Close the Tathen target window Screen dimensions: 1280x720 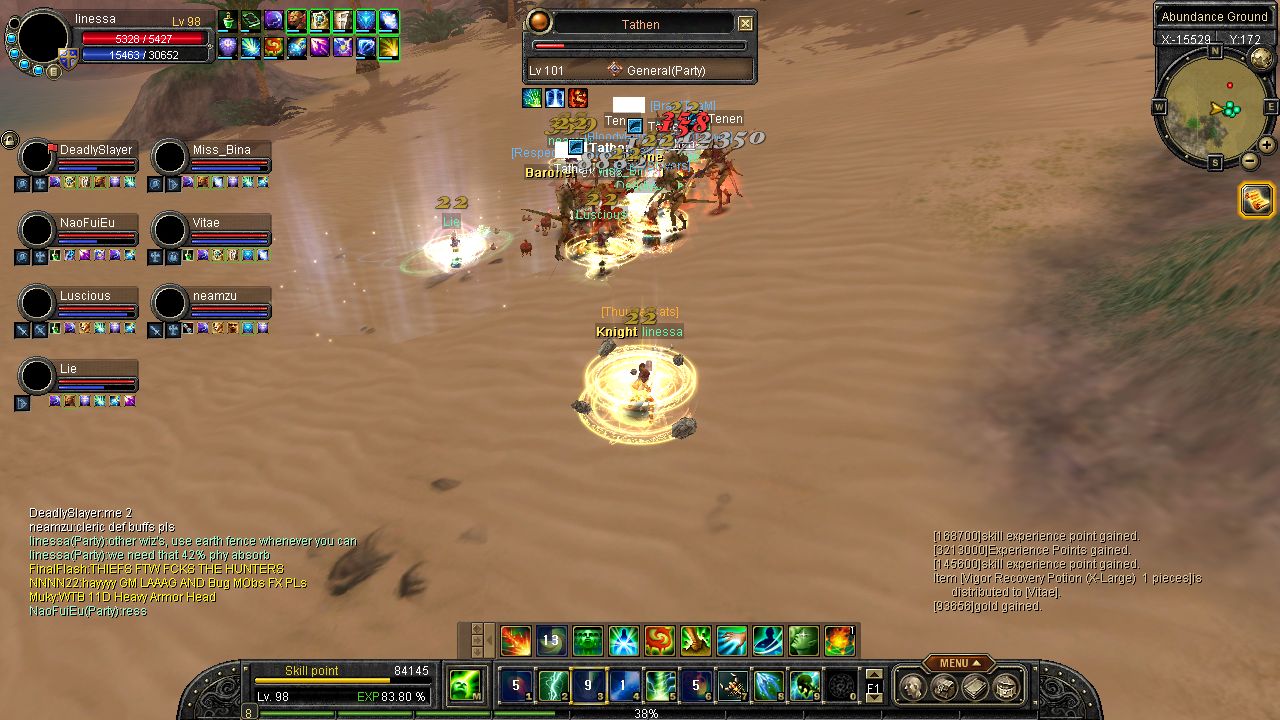pyautogui.click(x=745, y=24)
